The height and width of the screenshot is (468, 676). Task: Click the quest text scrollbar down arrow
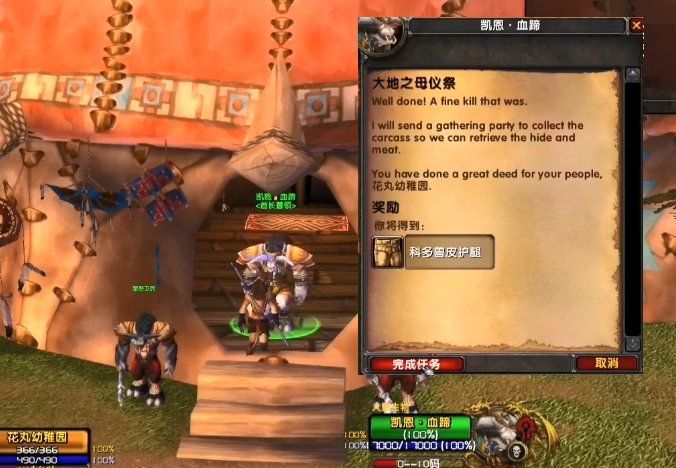[x=631, y=343]
